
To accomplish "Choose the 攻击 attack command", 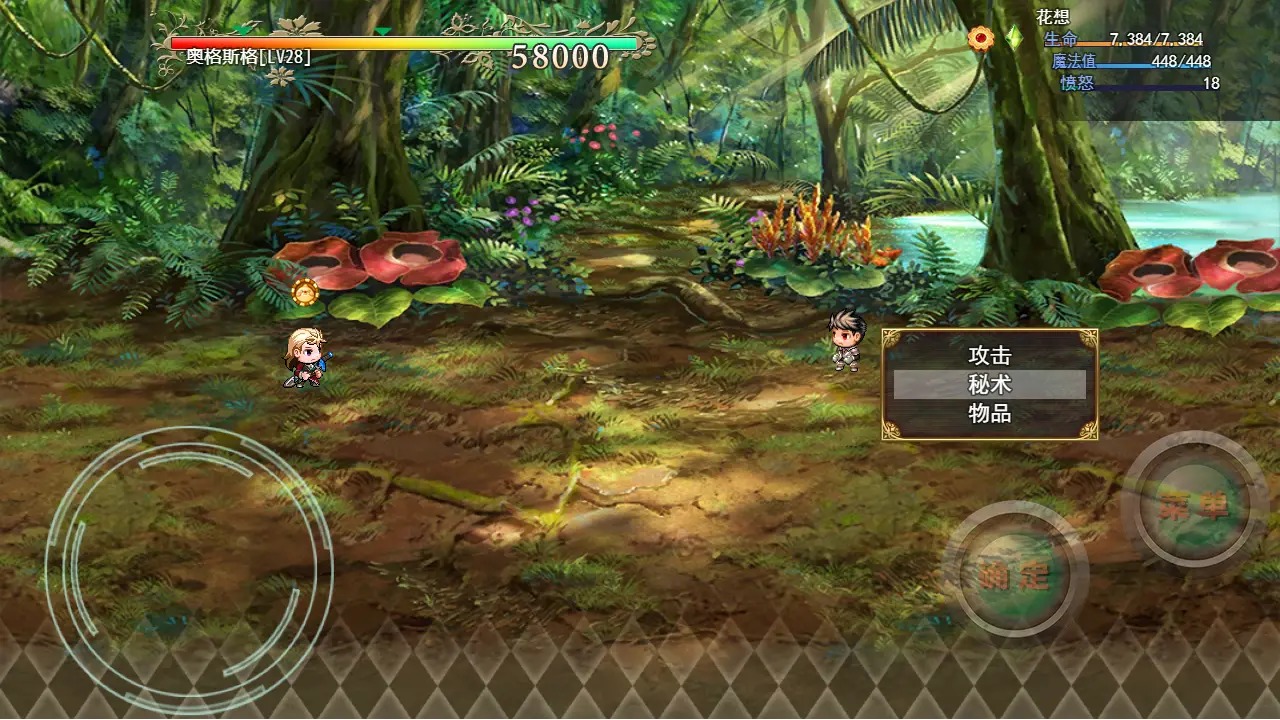I will (989, 356).
